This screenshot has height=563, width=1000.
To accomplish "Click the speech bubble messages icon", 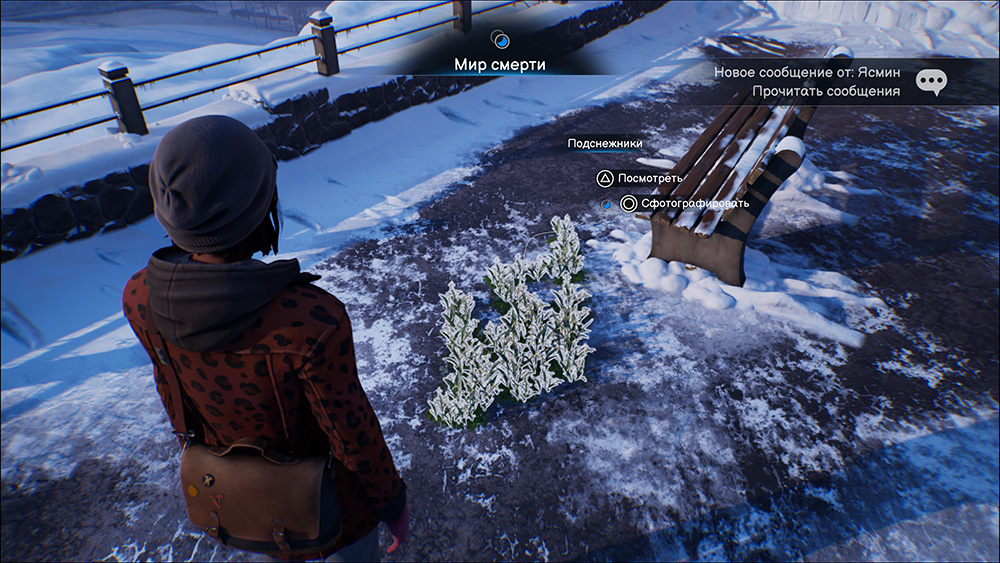I will 931,82.
